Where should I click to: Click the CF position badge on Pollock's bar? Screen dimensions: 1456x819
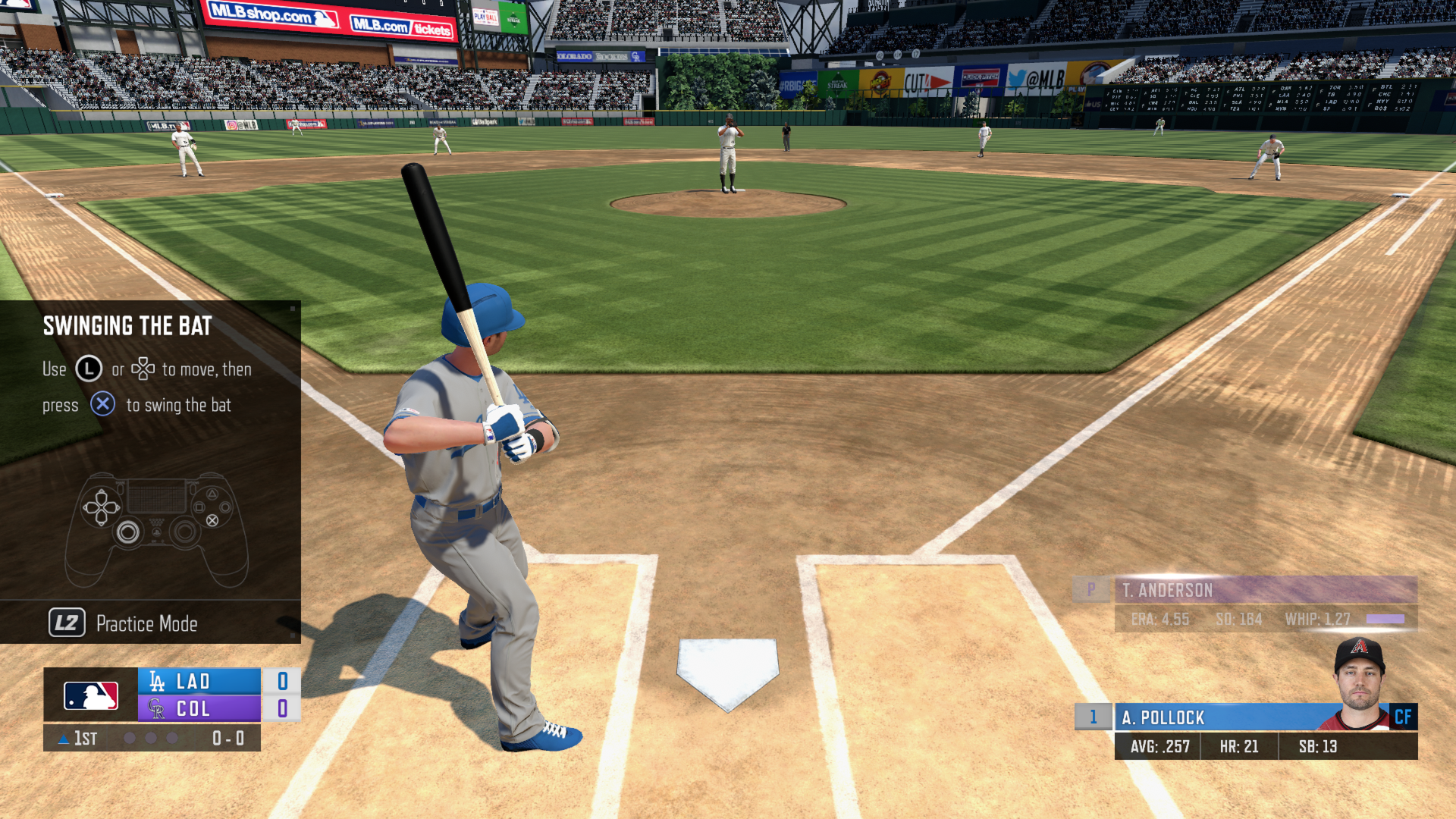click(x=1404, y=717)
